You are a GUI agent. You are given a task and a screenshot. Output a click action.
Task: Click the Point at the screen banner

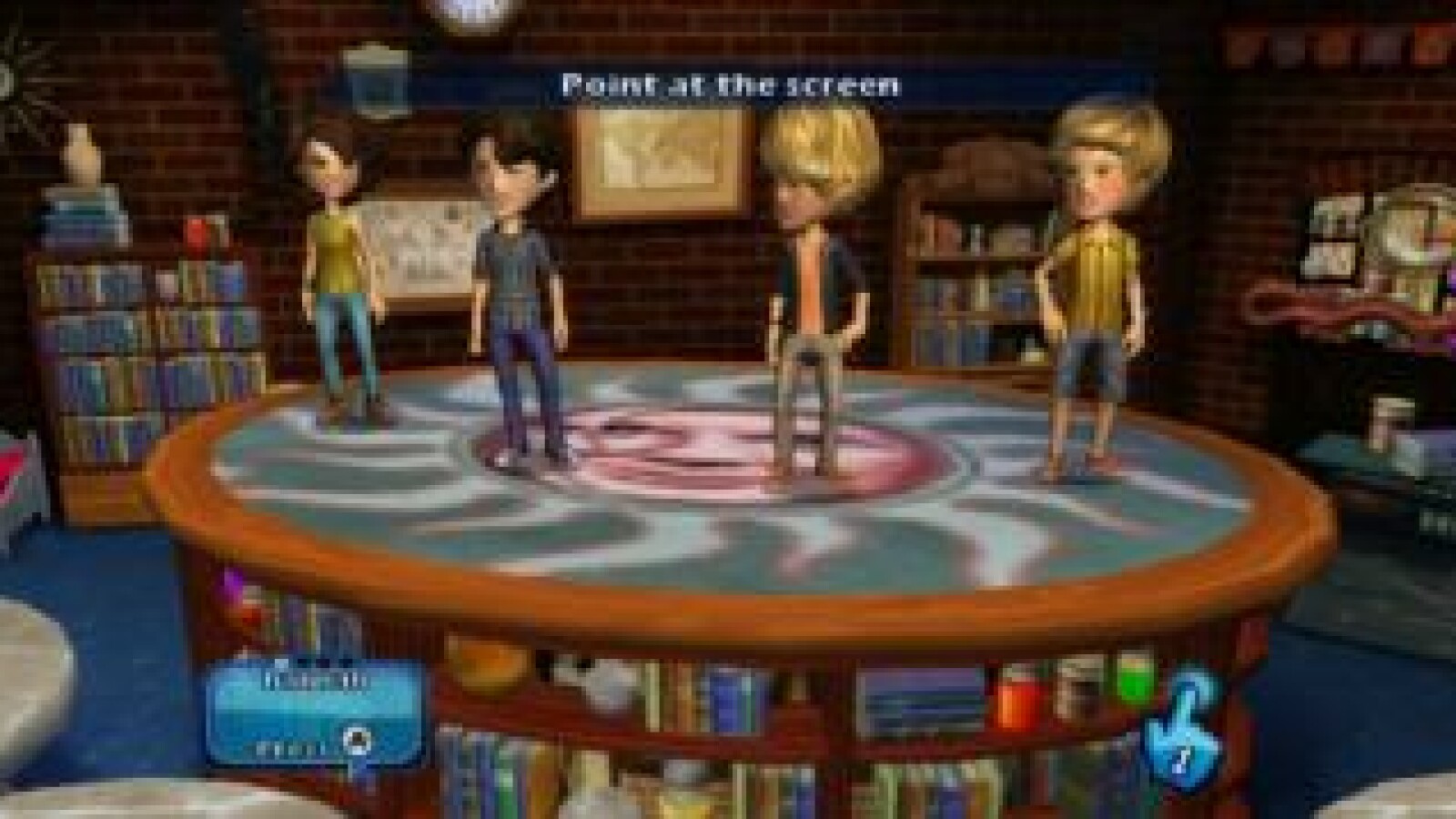click(x=731, y=86)
